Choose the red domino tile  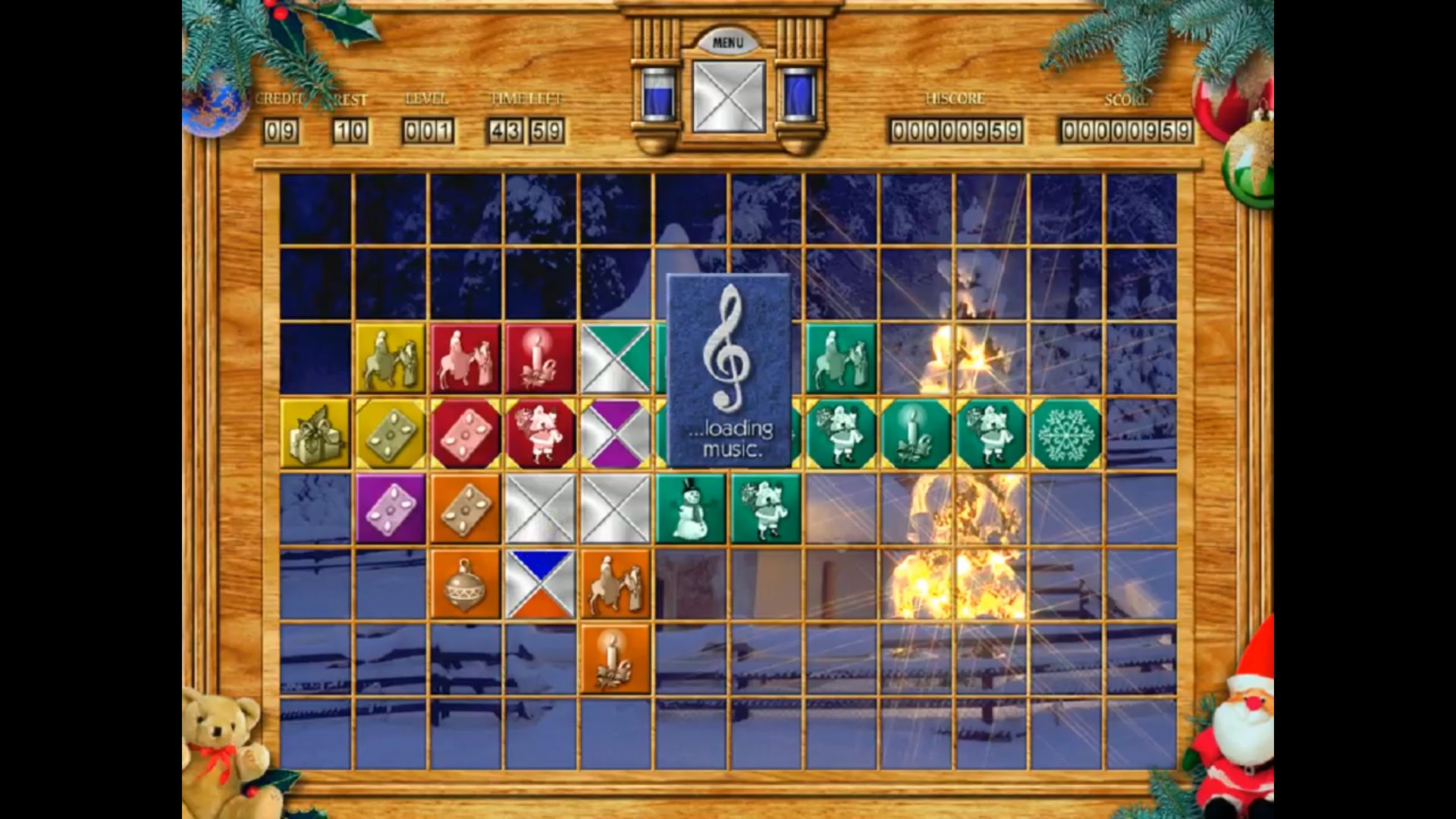[x=466, y=434]
